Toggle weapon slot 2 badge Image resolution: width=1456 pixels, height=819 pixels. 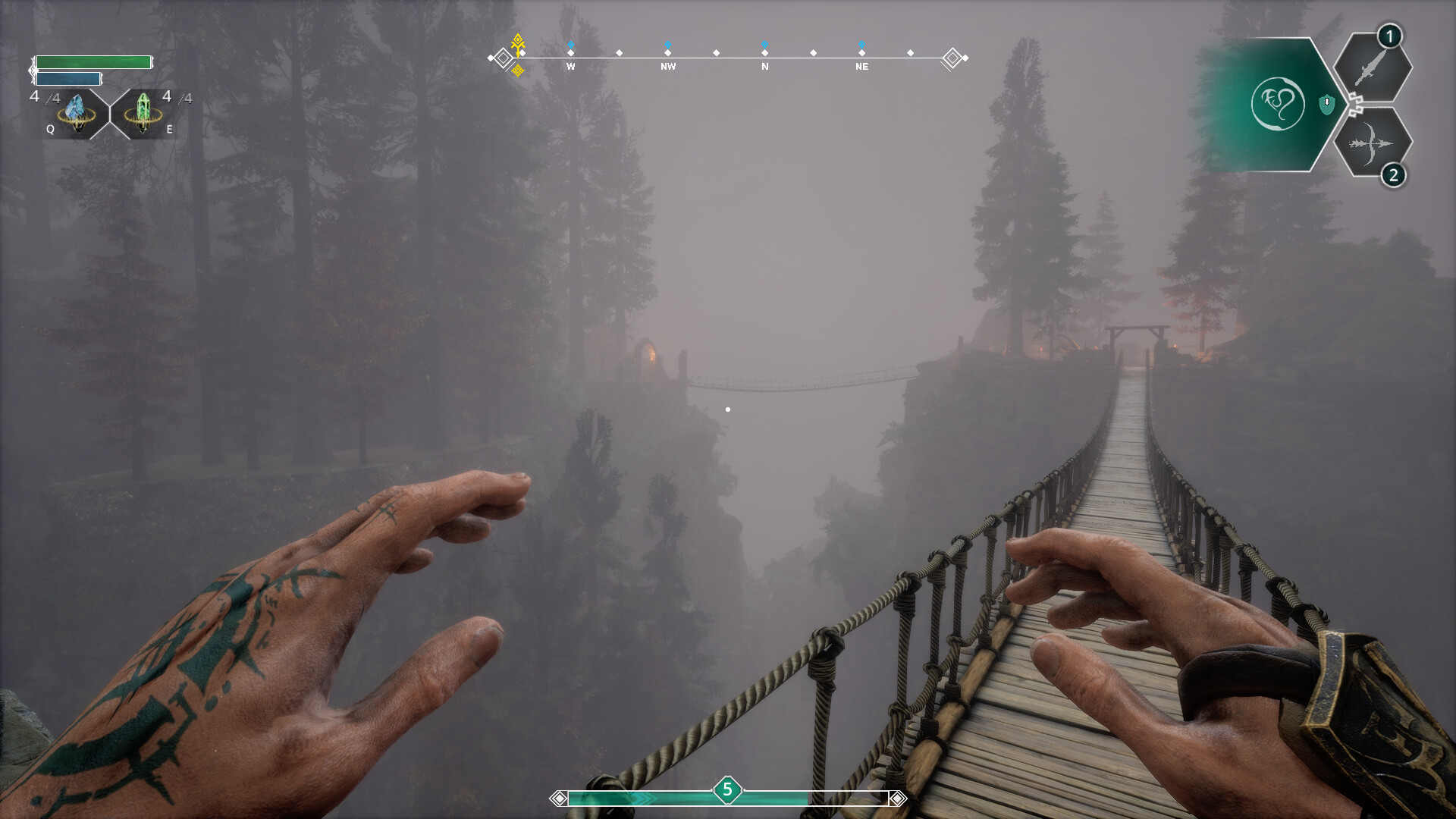(1394, 176)
